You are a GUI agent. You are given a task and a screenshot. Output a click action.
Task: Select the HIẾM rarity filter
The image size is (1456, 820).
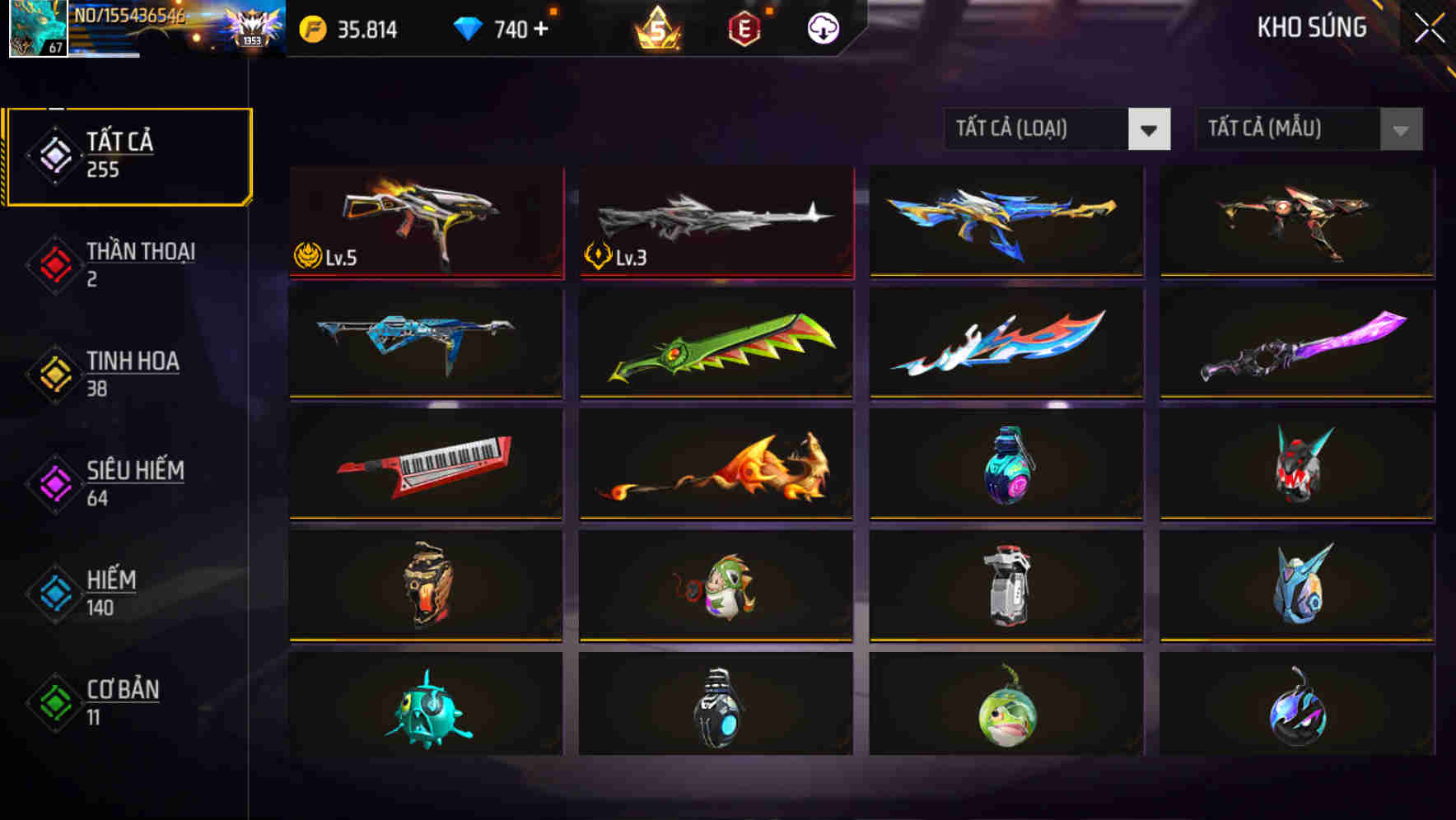coord(111,592)
